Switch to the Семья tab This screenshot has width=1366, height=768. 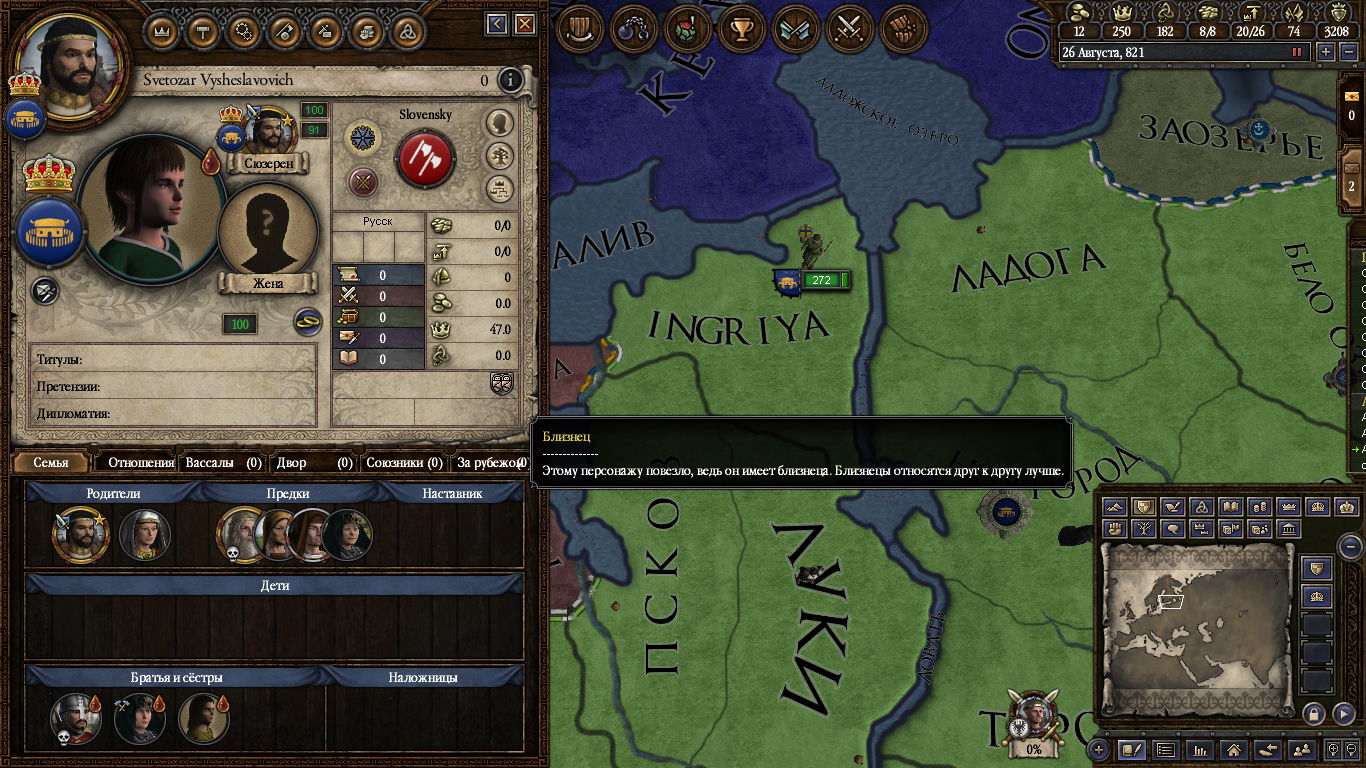pos(51,463)
